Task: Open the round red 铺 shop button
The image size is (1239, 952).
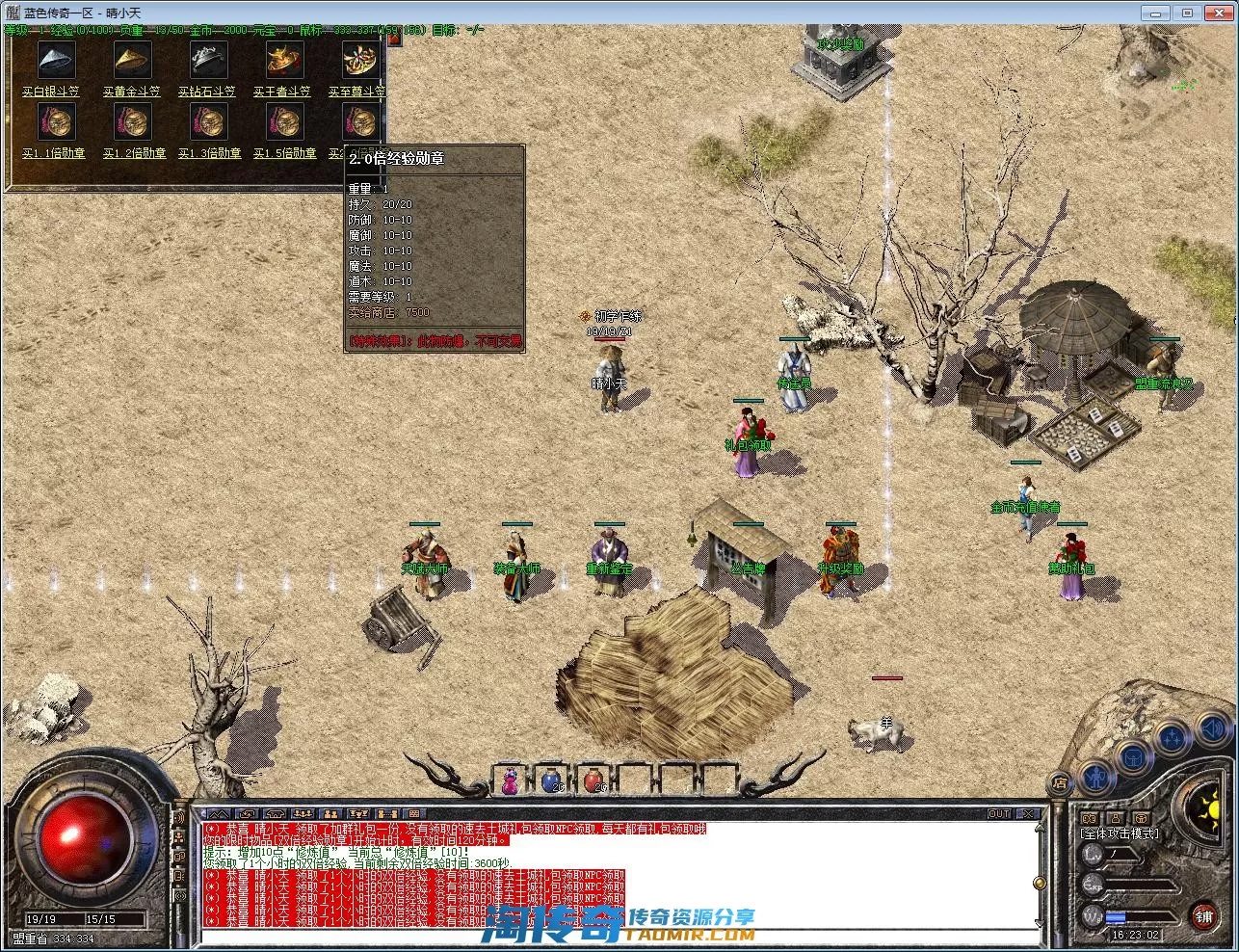Action: coord(1204,916)
